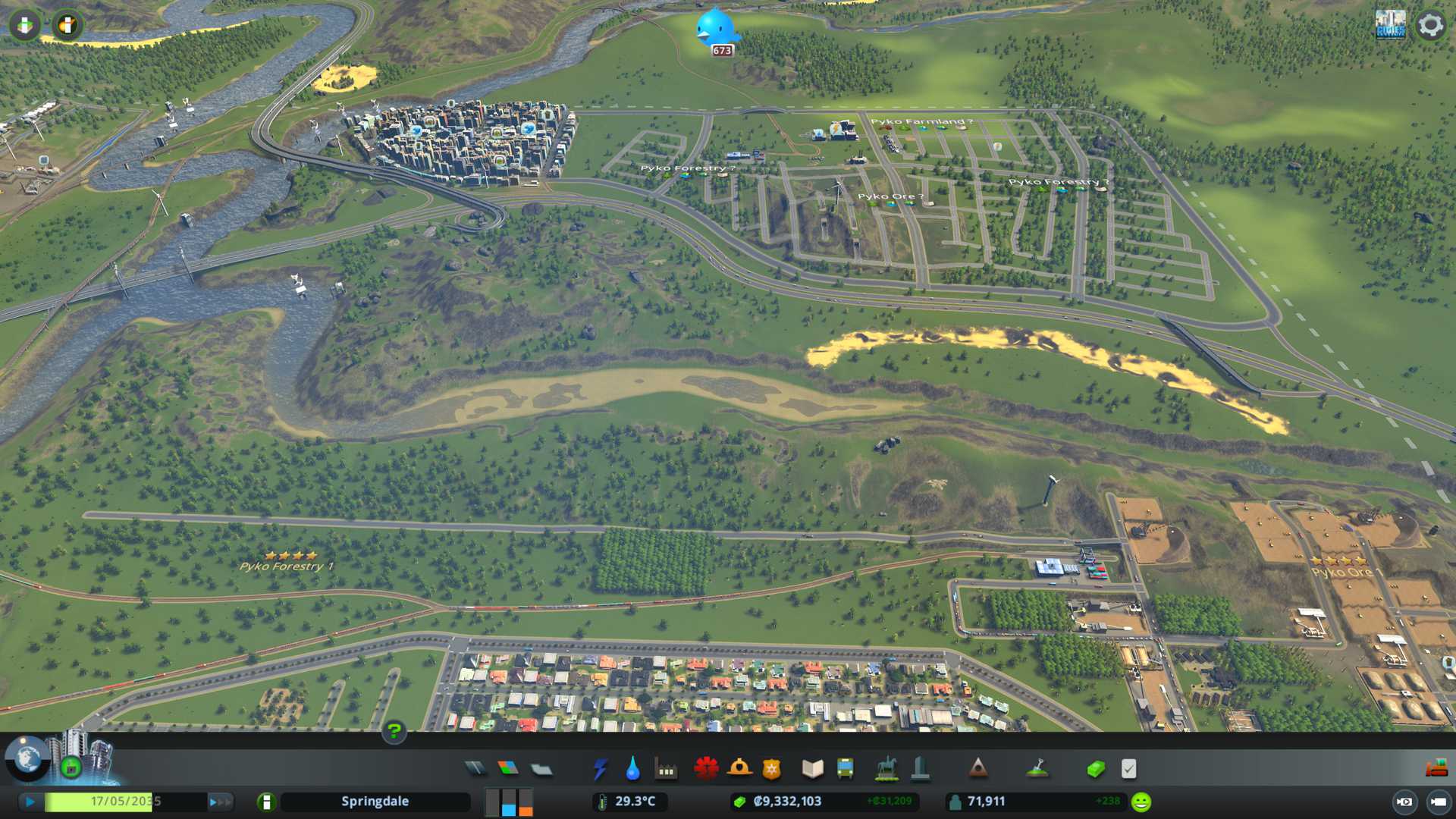Open the Zoning tool
This screenshot has height=819, width=1456.
pyautogui.click(x=508, y=769)
